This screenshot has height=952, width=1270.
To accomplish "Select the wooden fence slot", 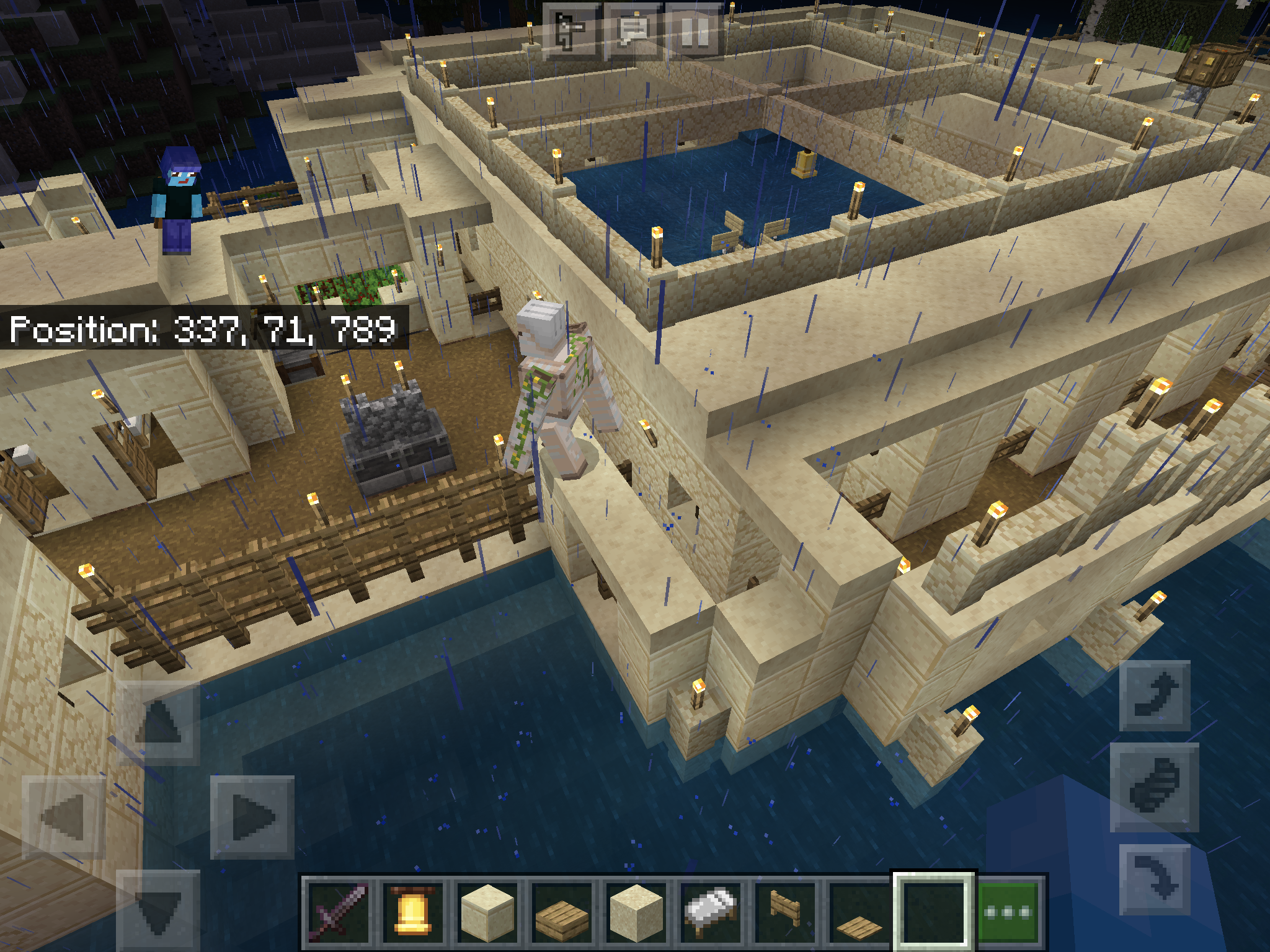I will click(x=785, y=912).
